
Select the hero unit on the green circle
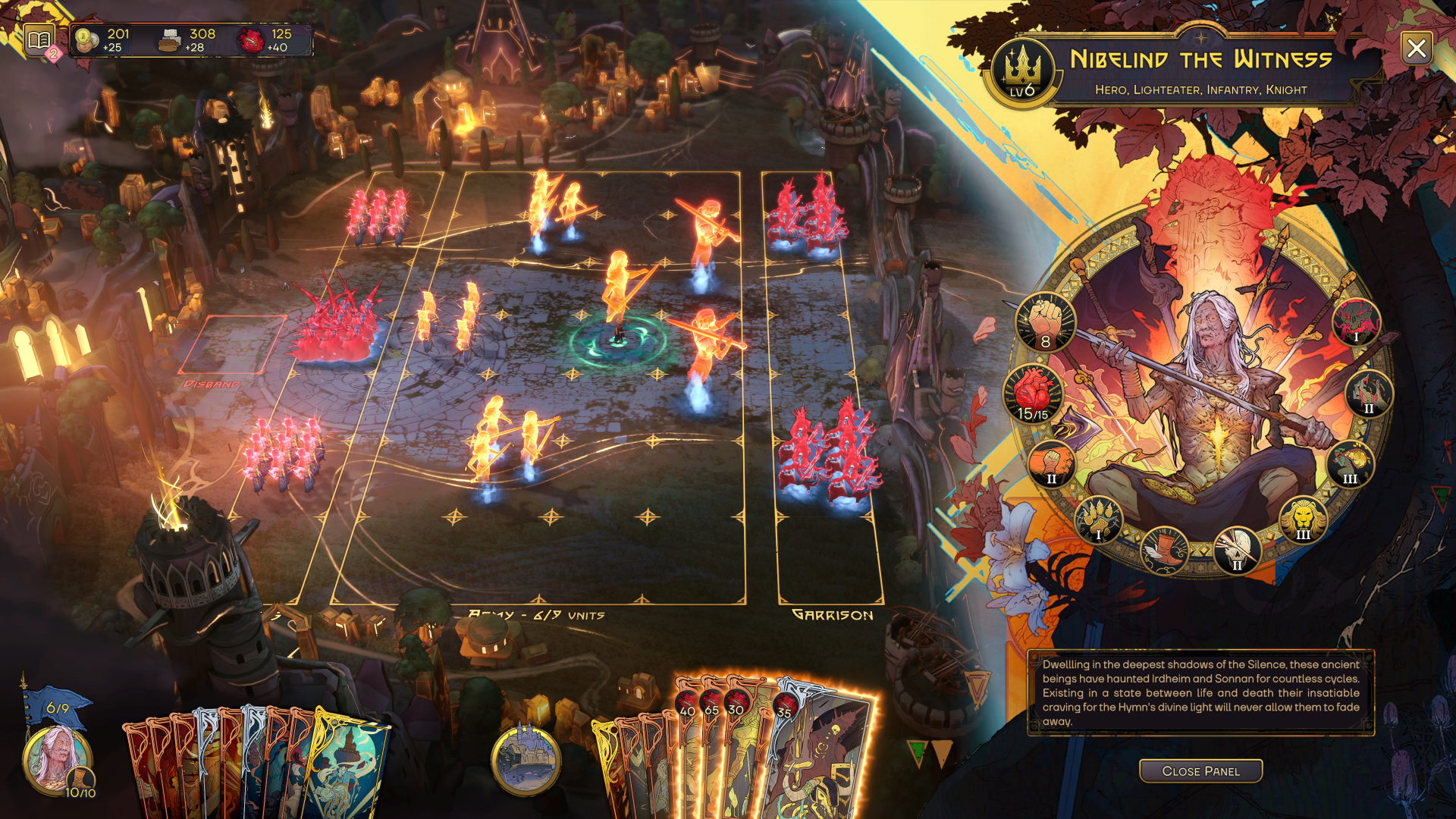tap(620, 303)
